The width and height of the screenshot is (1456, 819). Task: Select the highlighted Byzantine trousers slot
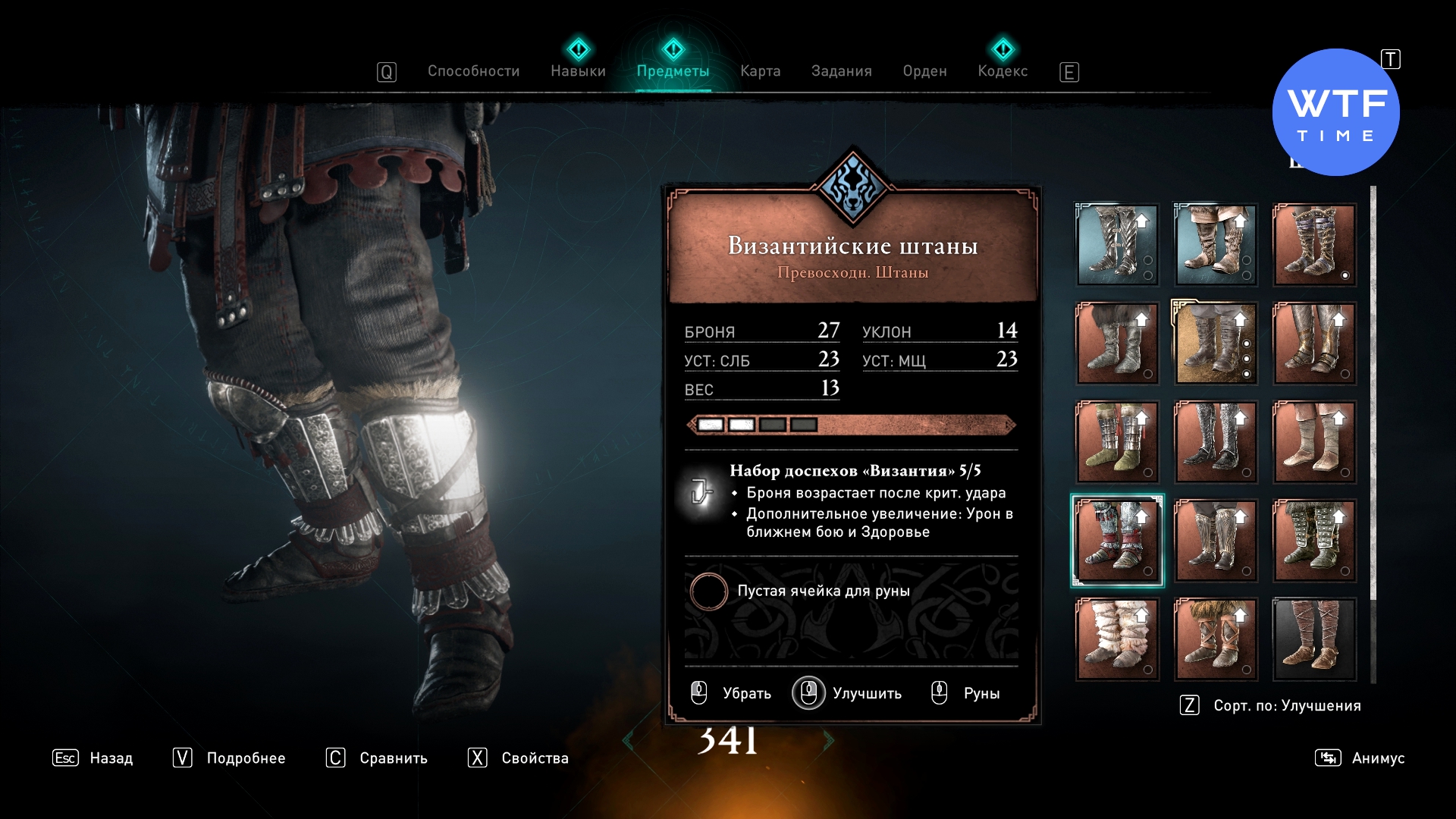click(x=1117, y=540)
